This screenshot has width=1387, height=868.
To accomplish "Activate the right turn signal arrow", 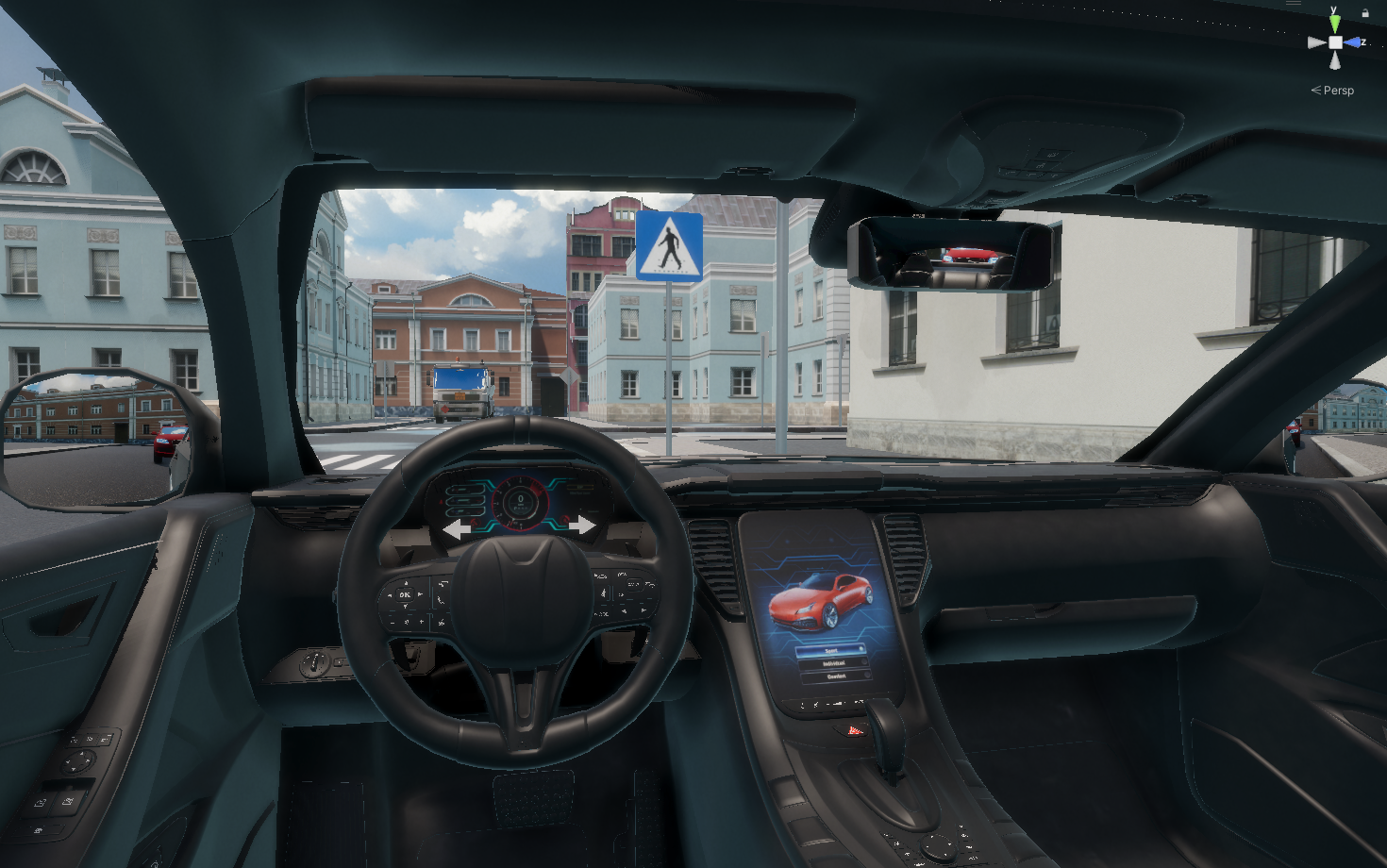I will 581,525.
